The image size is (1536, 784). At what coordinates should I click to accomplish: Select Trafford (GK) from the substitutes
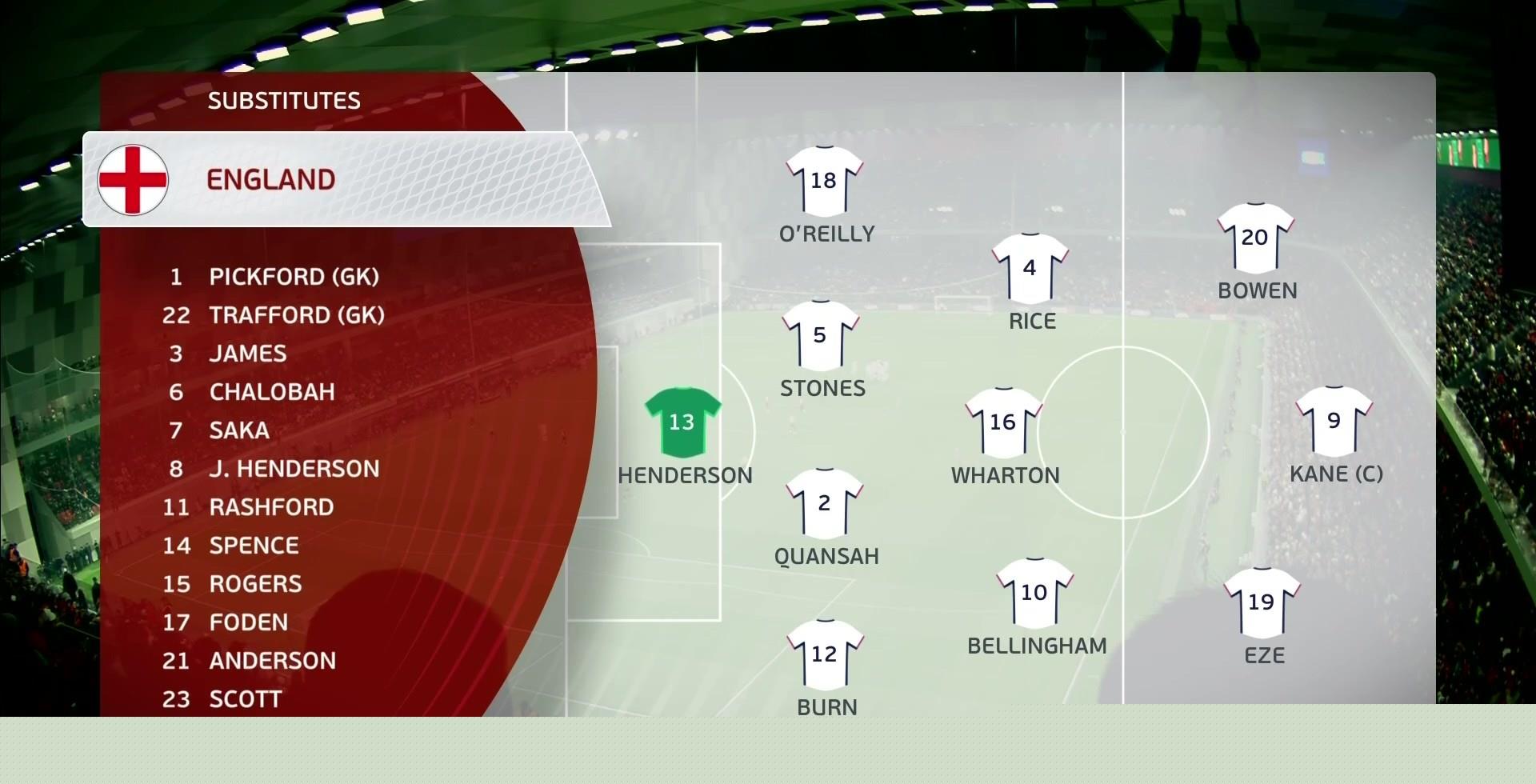coord(296,315)
